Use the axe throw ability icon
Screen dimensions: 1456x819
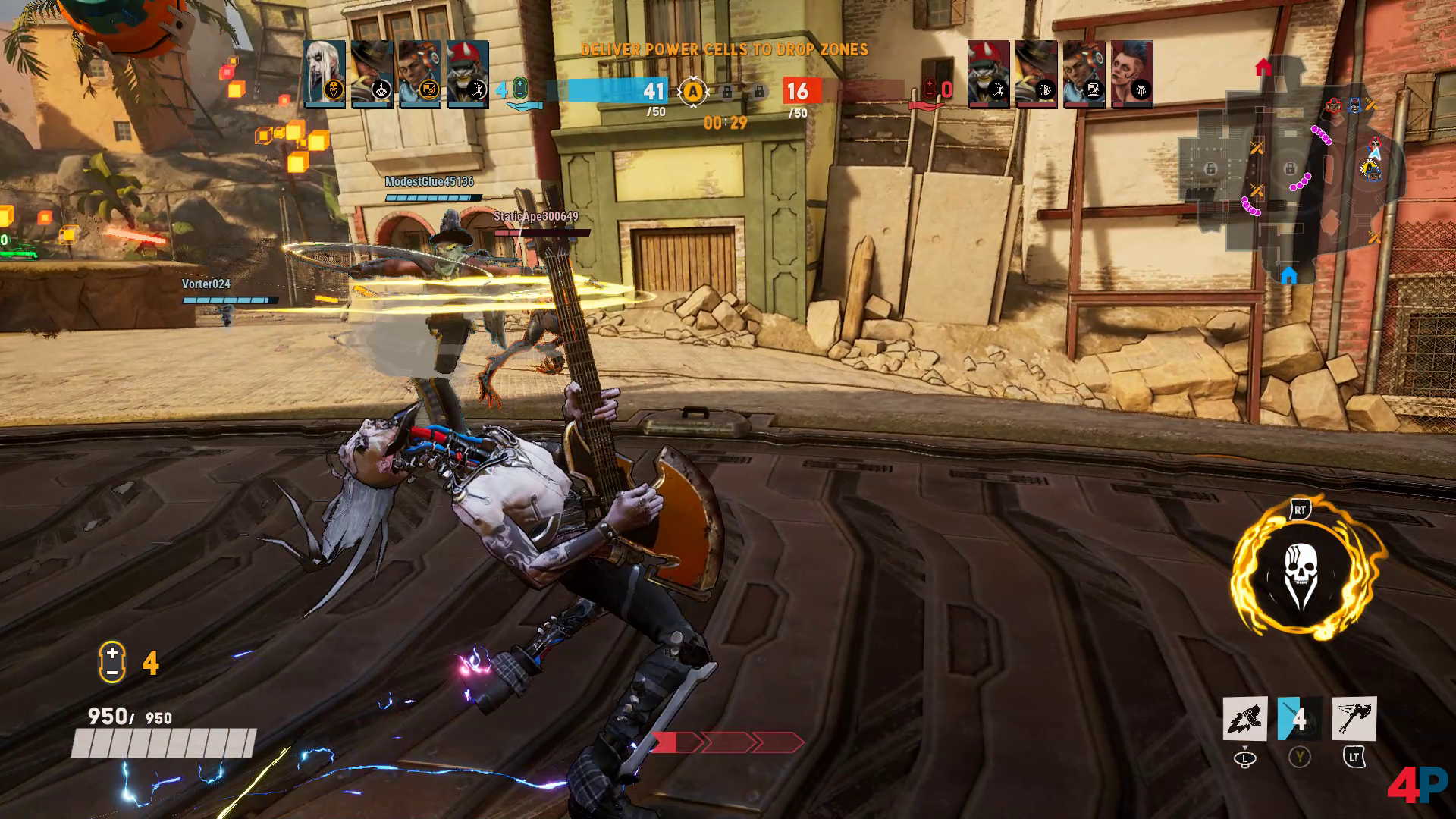point(1354,719)
